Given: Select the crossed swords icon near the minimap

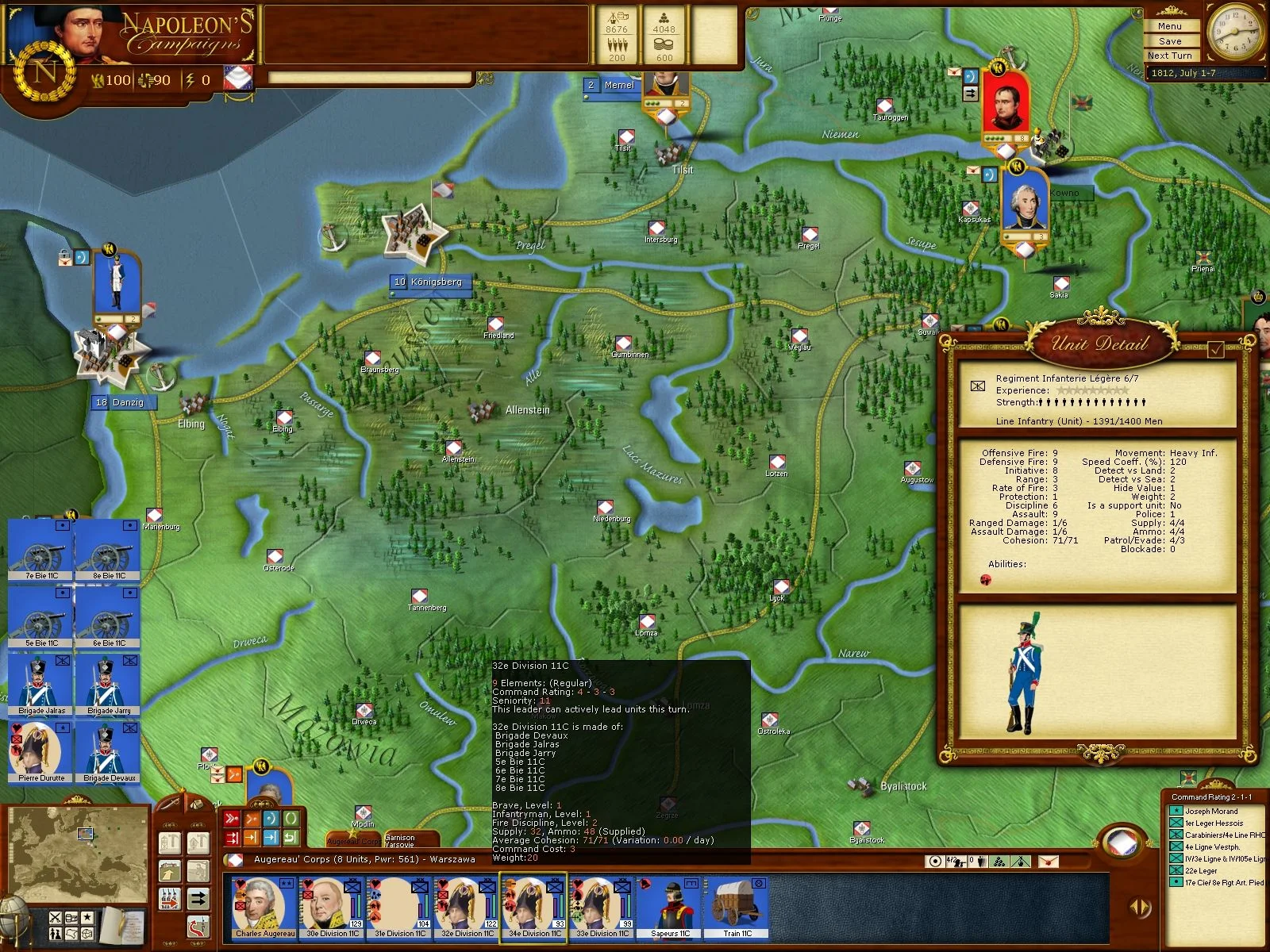Looking at the screenshot, I should click(56, 918).
